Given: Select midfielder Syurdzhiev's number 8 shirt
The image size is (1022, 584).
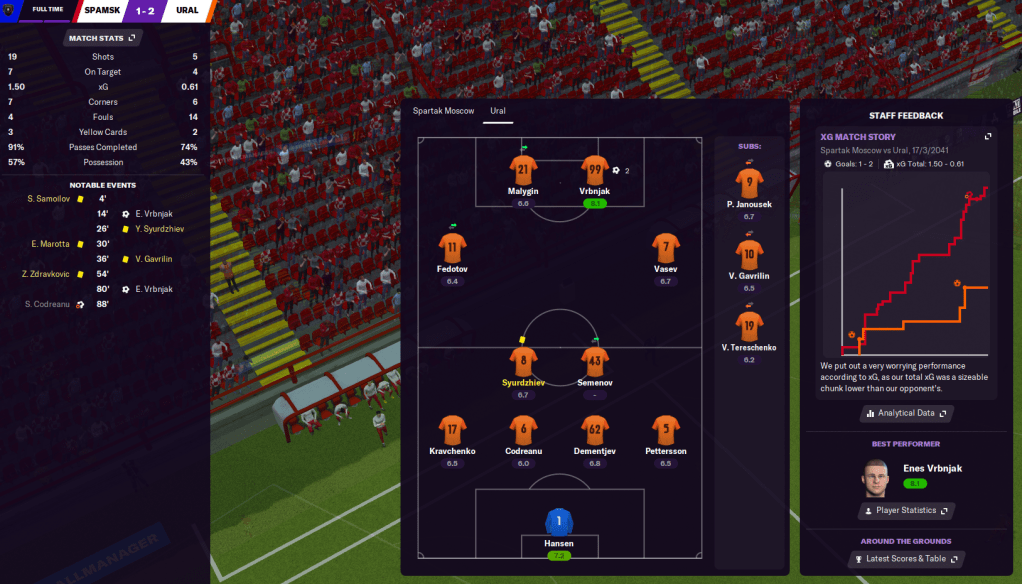Looking at the screenshot, I should tap(522, 361).
